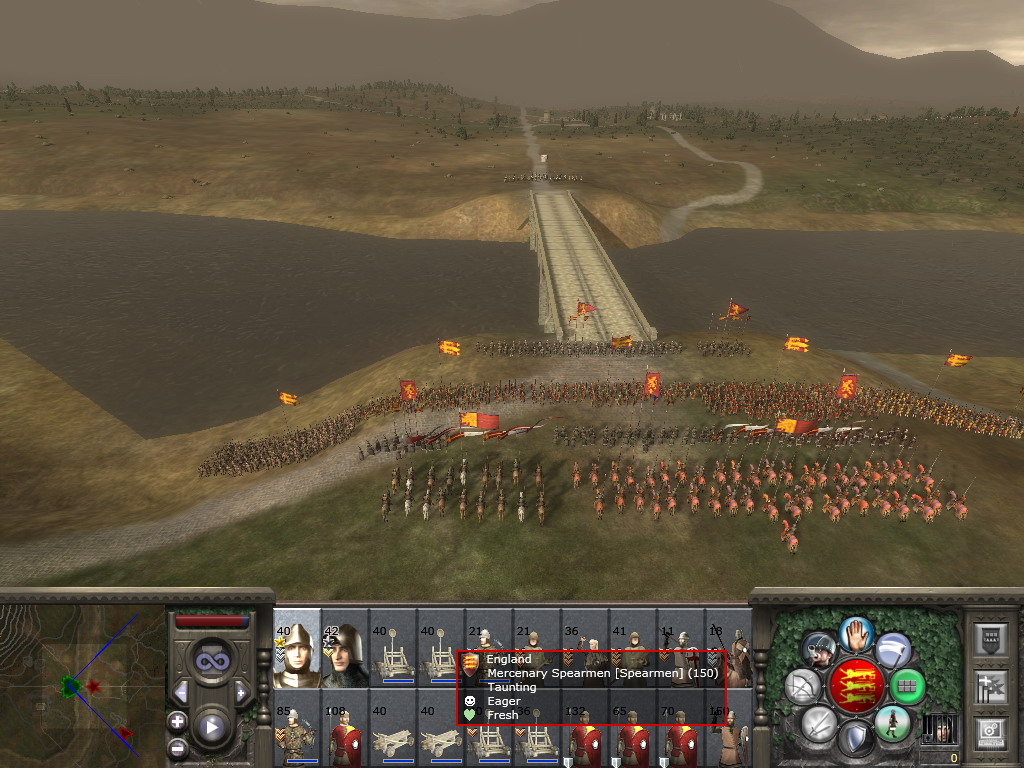Click the English three lions faction emblem
The height and width of the screenshot is (768, 1024).
point(855,686)
